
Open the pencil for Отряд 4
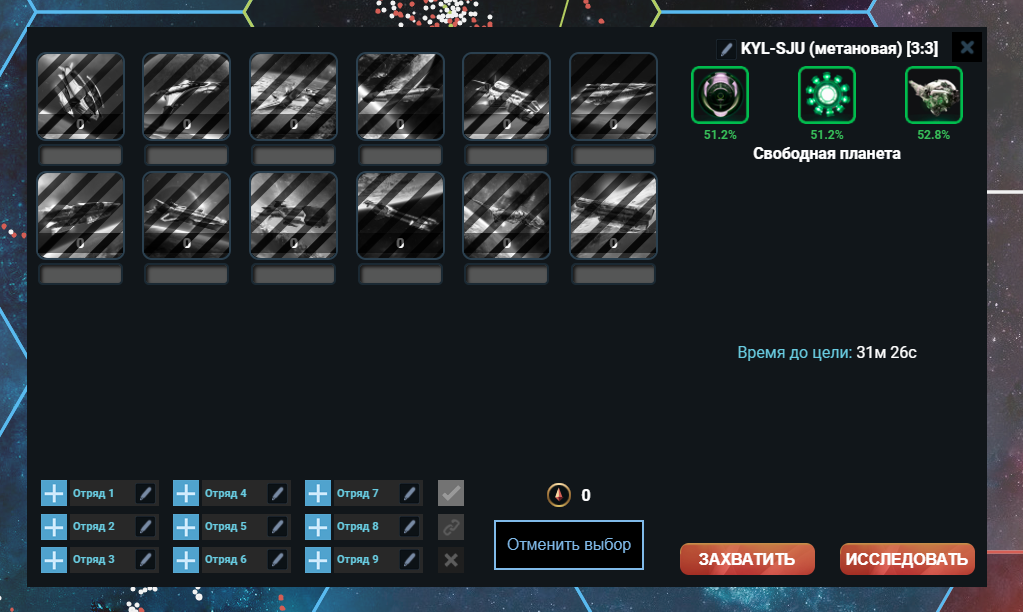[x=278, y=493]
